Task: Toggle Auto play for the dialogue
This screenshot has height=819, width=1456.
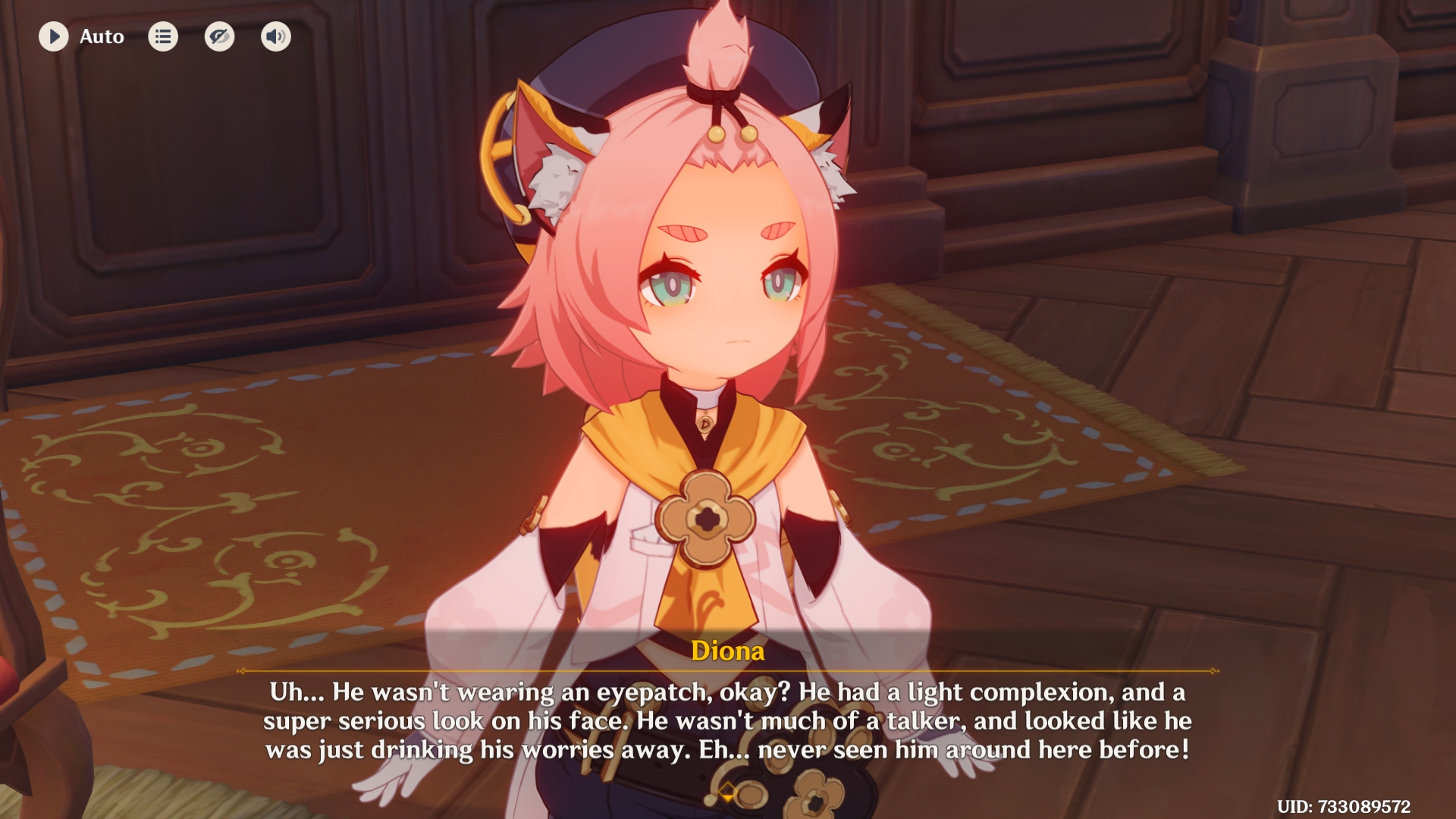Action: (54, 36)
